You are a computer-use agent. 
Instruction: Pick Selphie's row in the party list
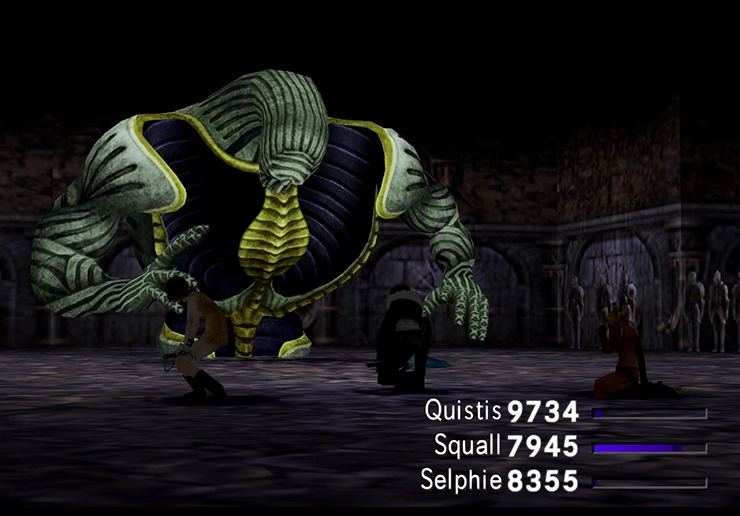tap(463, 482)
